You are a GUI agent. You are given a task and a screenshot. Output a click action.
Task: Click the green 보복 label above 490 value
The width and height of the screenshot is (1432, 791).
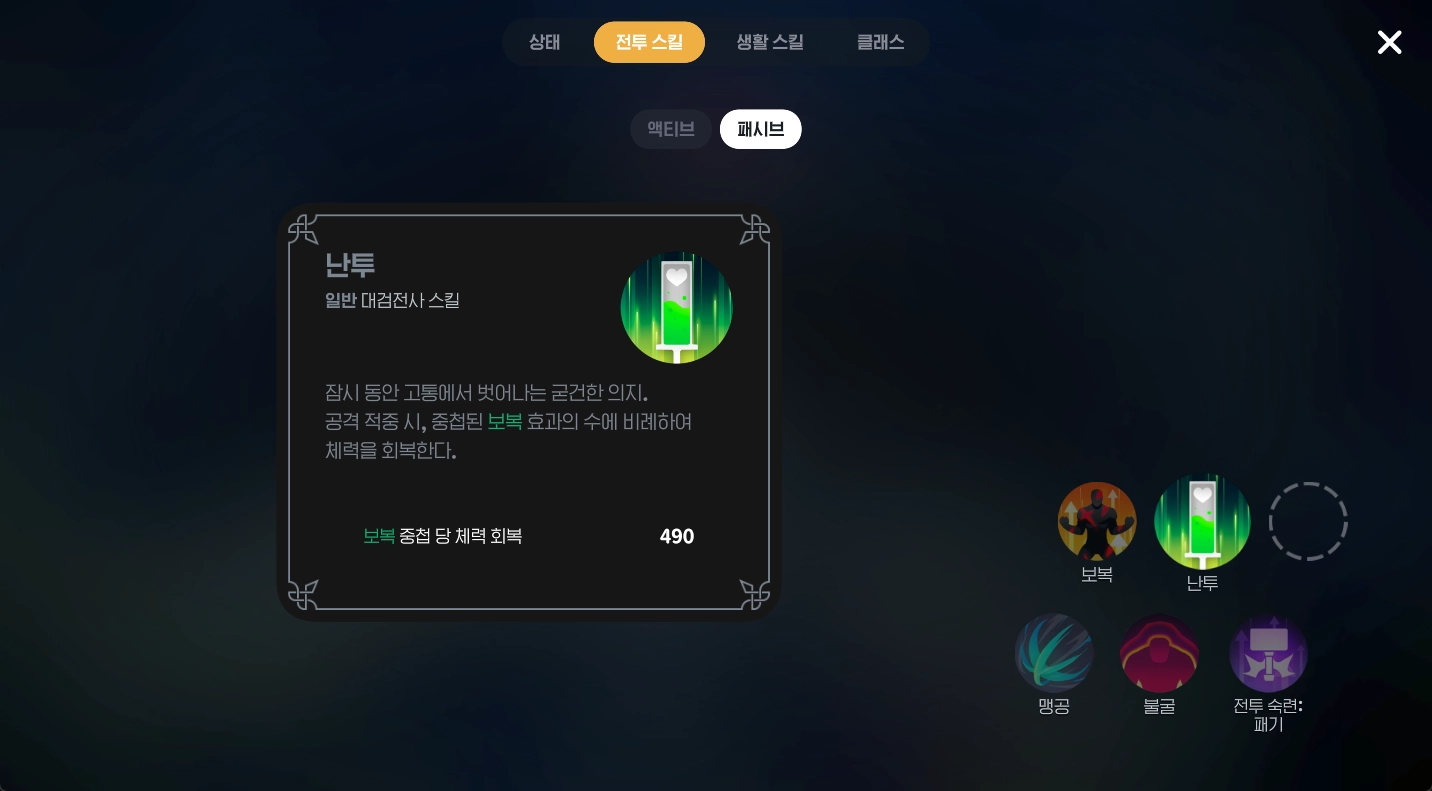(x=379, y=536)
